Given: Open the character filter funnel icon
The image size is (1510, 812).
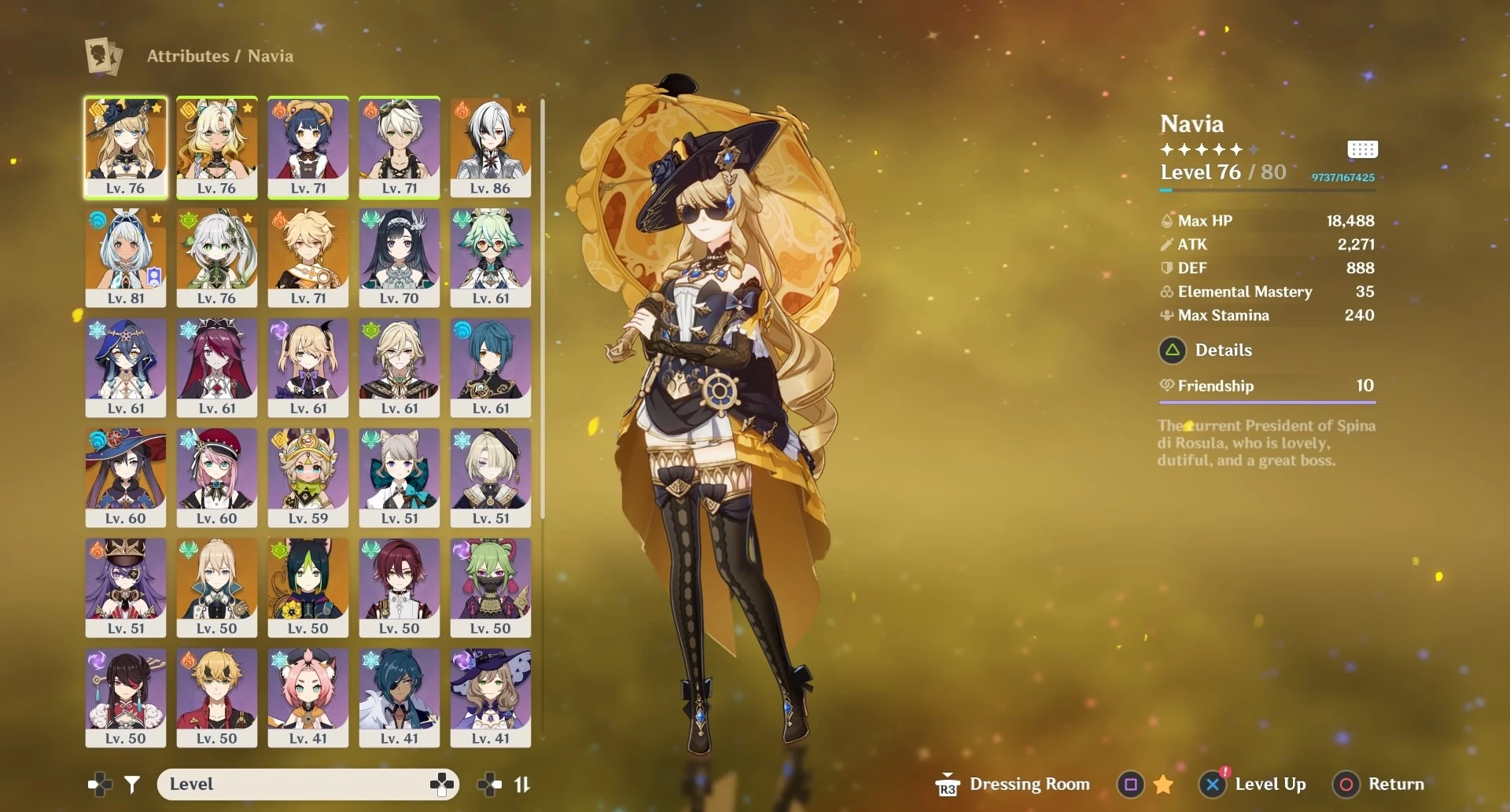Looking at the screenshot, I should pos(132,784).
